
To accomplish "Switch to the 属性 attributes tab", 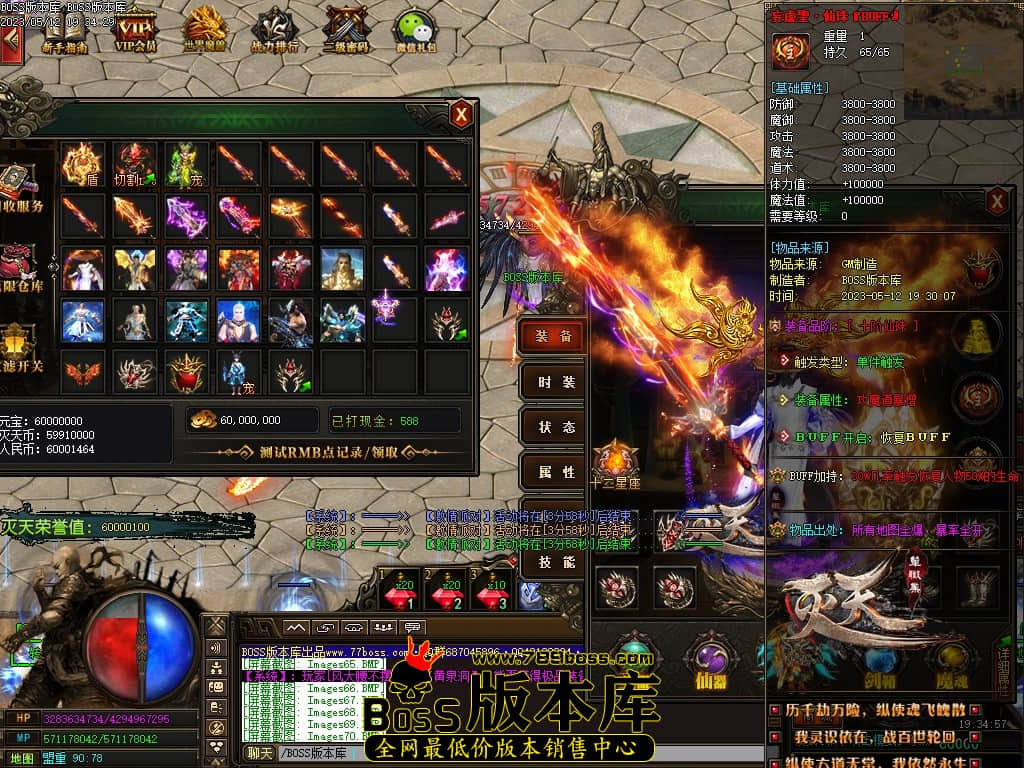I will pos(553,472).
